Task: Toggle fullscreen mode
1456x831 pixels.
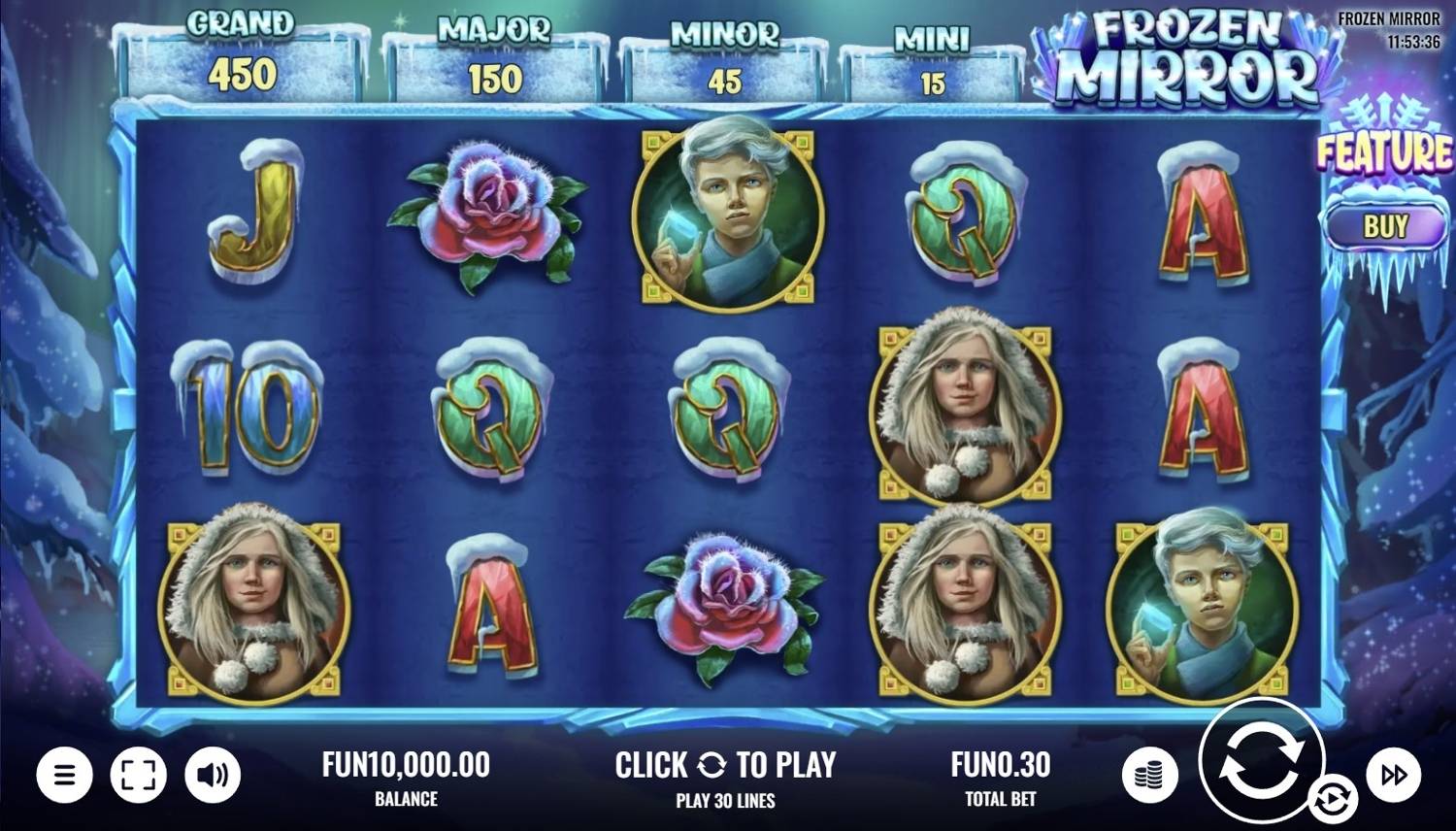Action: pyautogui.click(x=139, y=775)
